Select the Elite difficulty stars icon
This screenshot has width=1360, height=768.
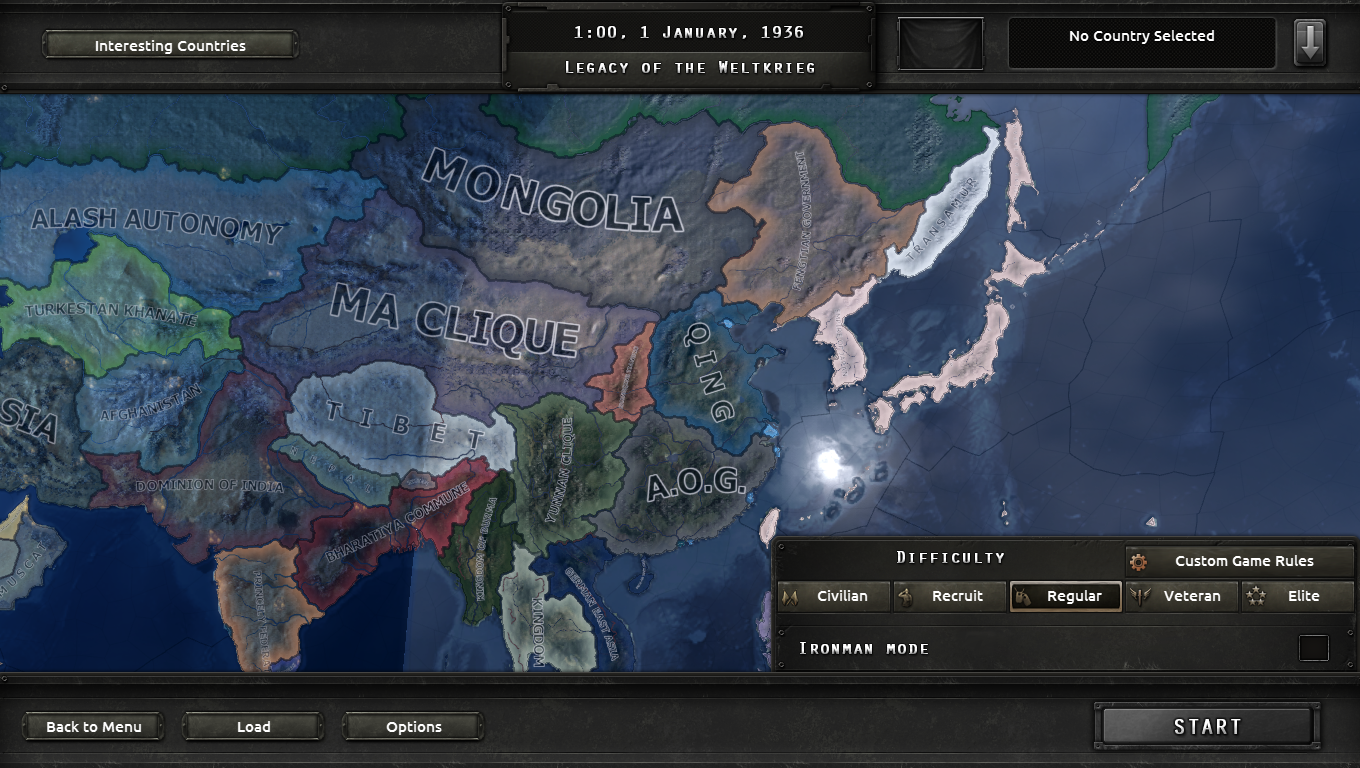tap(1256, 596)
